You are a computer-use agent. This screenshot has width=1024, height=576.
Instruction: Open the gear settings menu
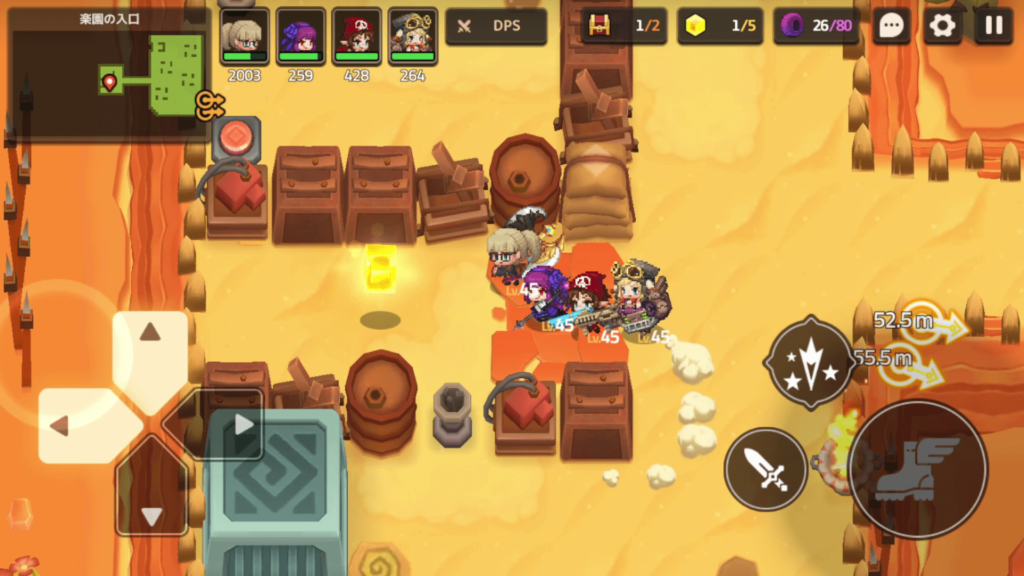pyautogui.click(x=942, y=27)
